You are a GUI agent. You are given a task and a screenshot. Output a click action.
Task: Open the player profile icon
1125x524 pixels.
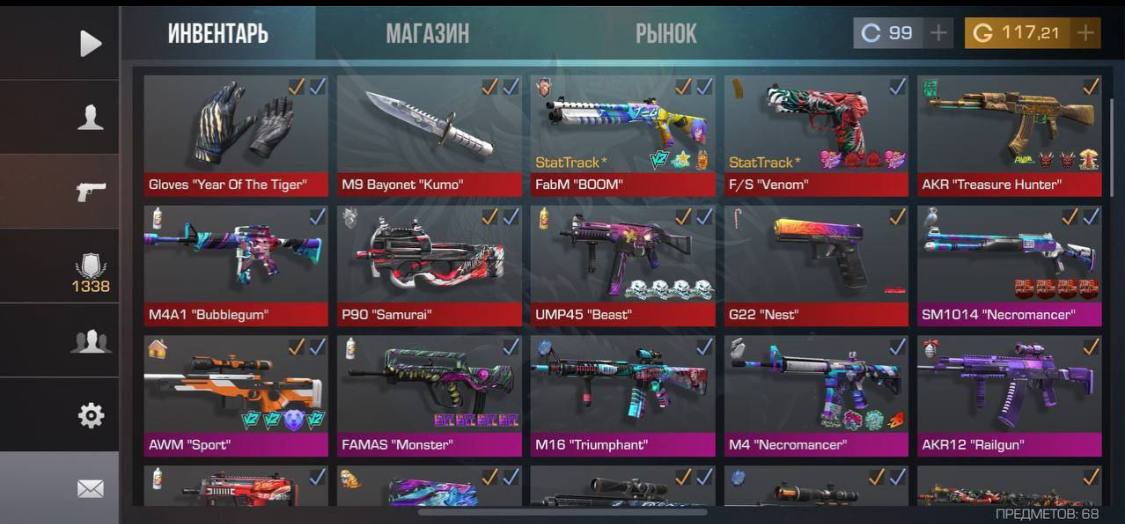(x=90, y=117)
